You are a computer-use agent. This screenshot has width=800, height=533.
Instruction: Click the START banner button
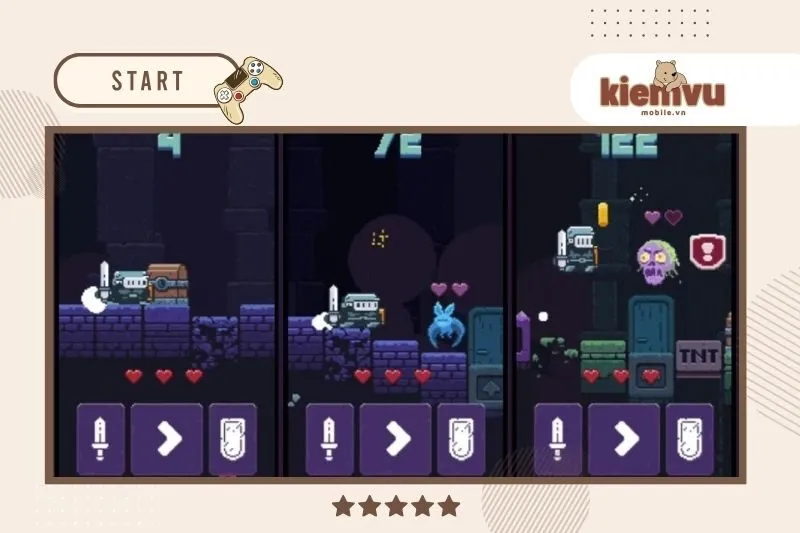coord(146,81)
